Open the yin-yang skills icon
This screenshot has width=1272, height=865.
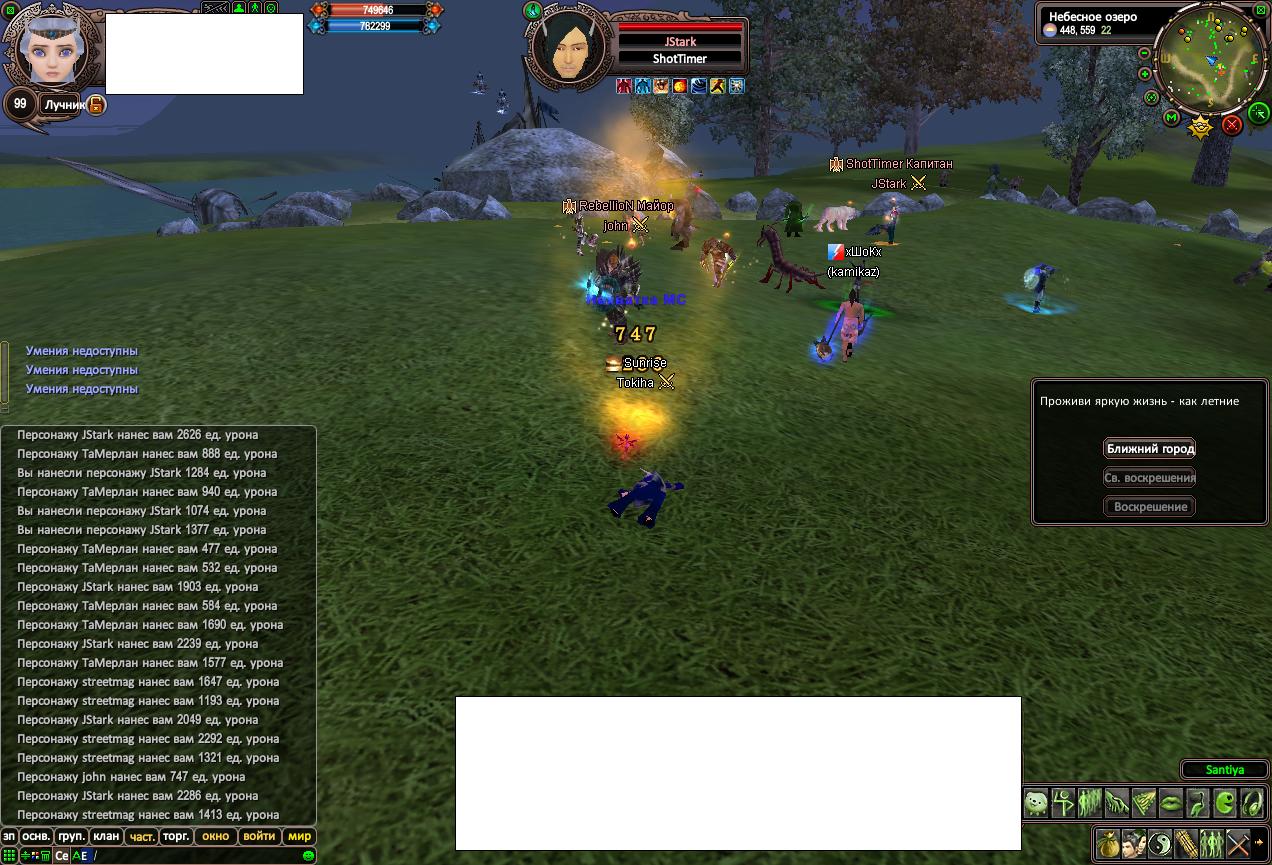[1160, 844]
